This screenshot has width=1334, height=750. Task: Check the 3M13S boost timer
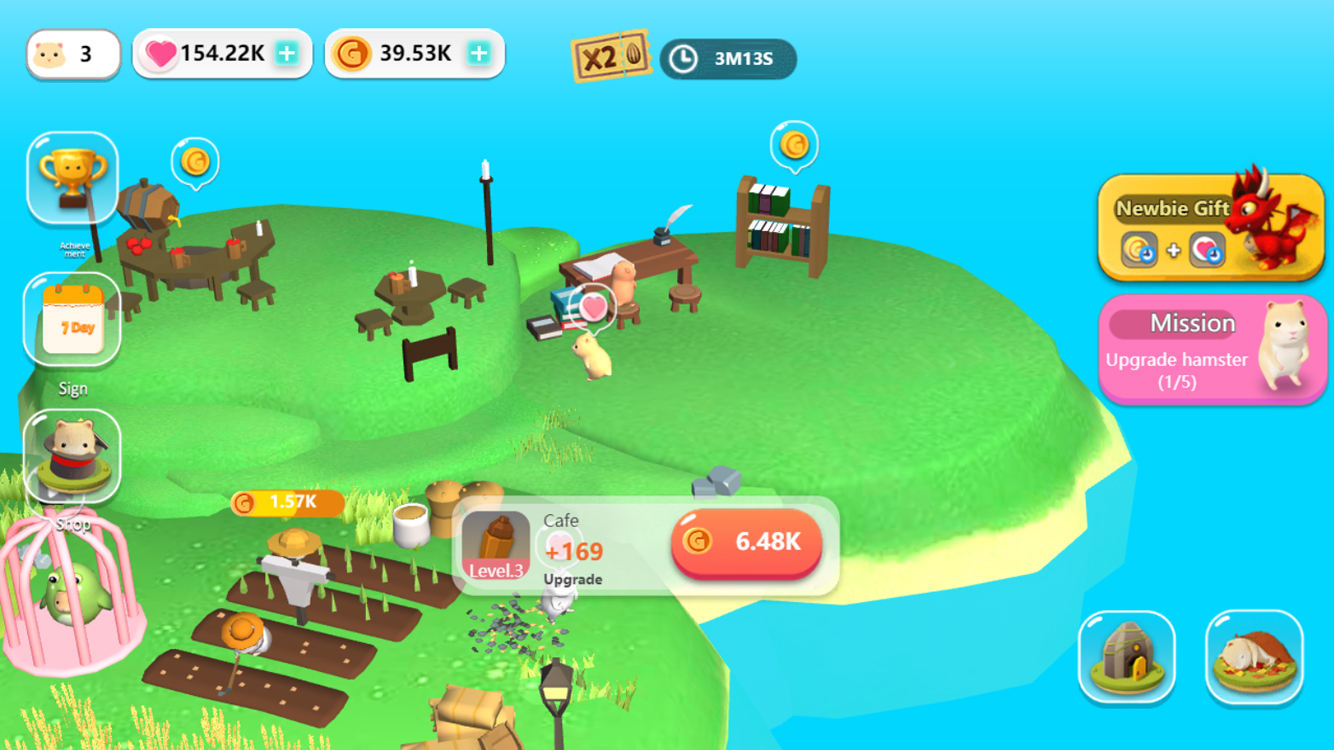[728, 59]
